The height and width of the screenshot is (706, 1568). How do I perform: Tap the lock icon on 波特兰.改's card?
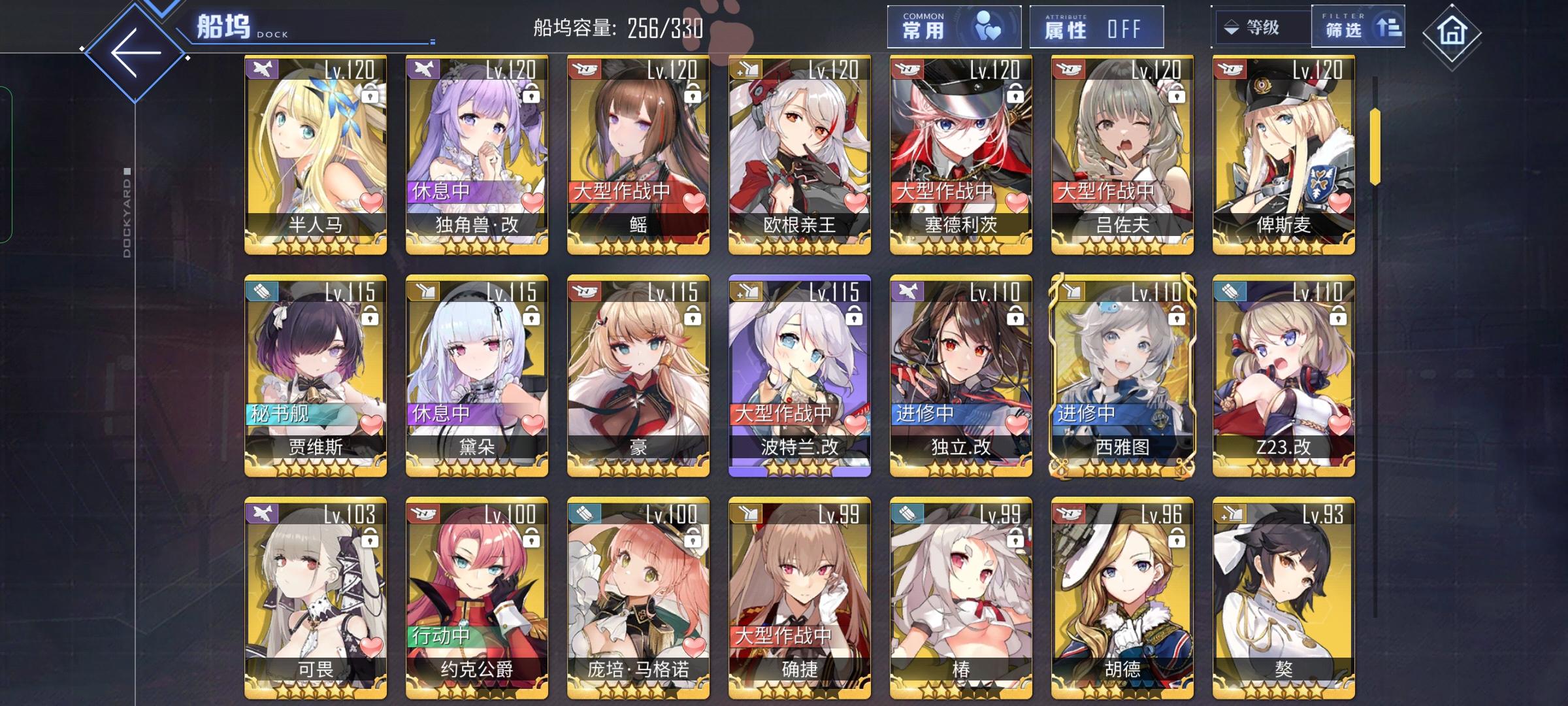click(x=855, y=316)
